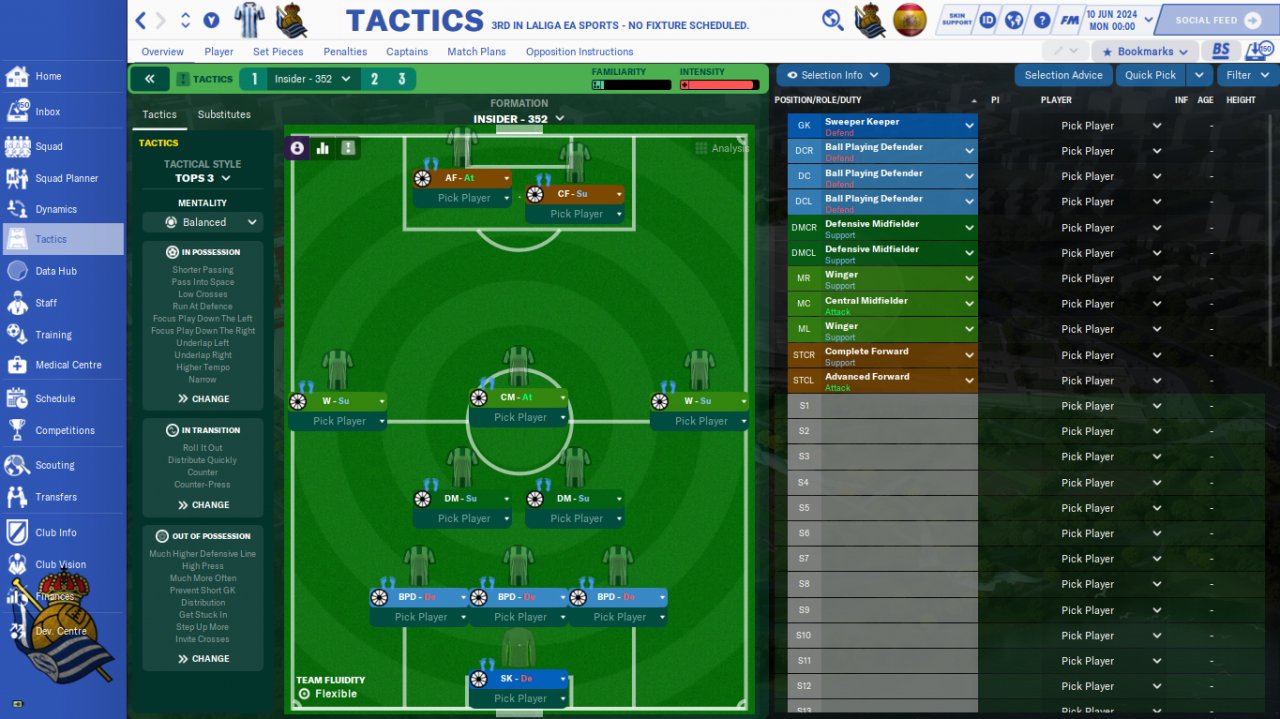
Task: Switch to the Substitutes tab
Action: click(224, 115)
